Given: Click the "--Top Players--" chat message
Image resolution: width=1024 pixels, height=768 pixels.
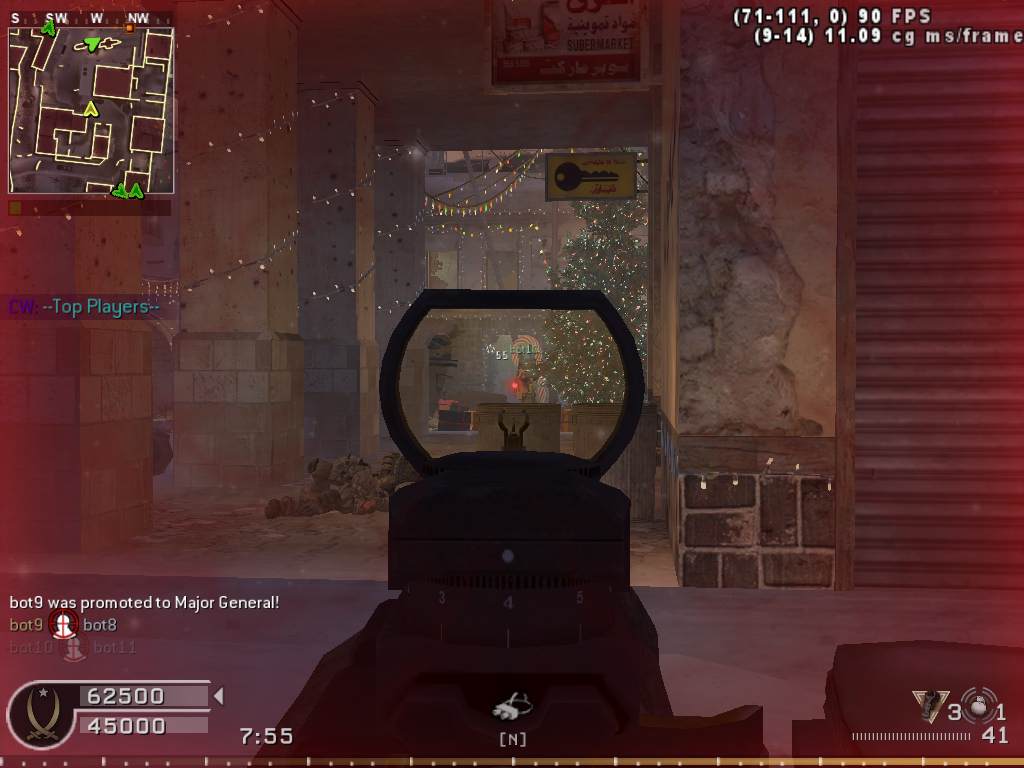Looking at the screenshot, I should coord(85,307).
